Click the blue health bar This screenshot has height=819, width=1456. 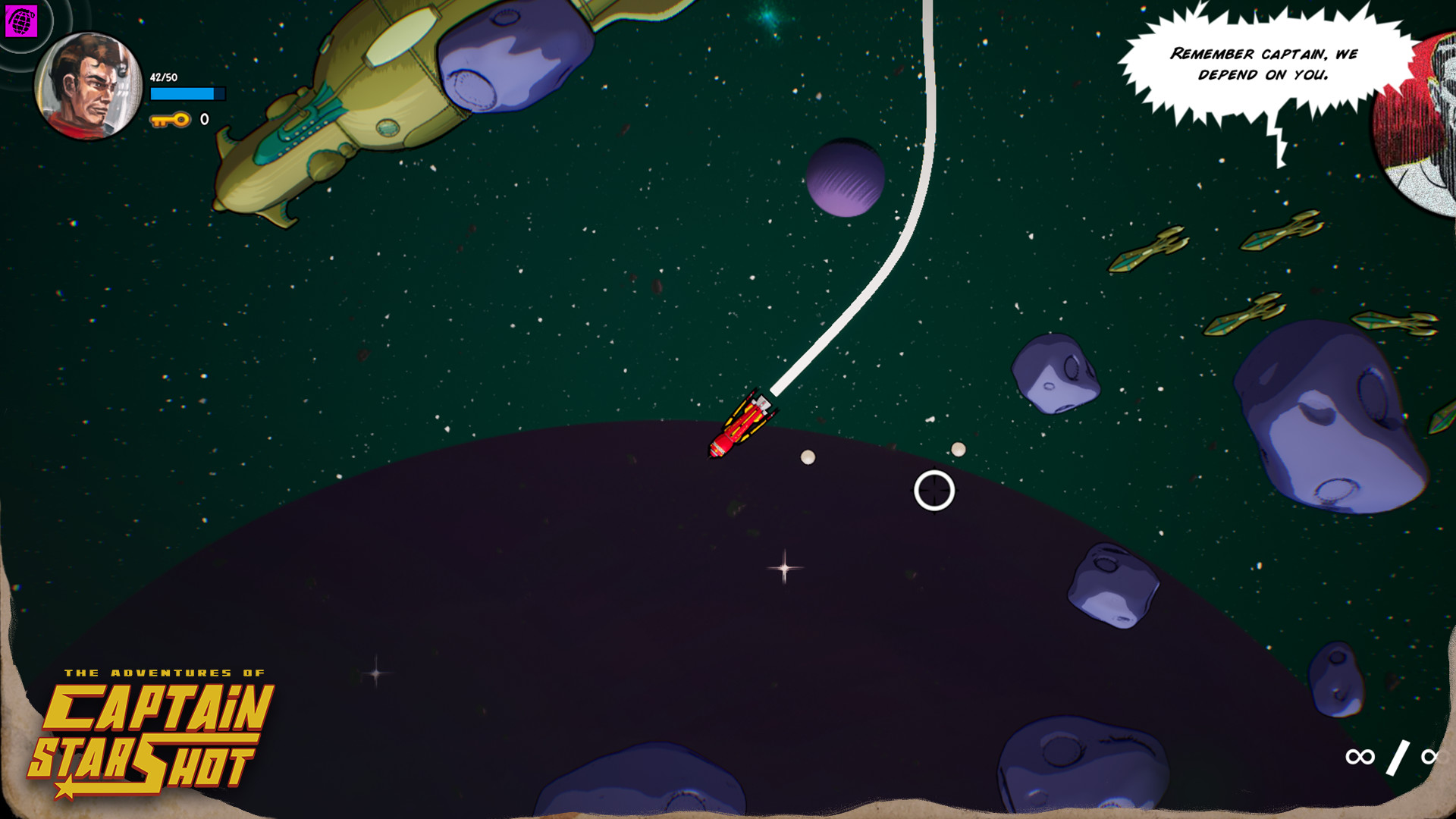pos(188,94)
